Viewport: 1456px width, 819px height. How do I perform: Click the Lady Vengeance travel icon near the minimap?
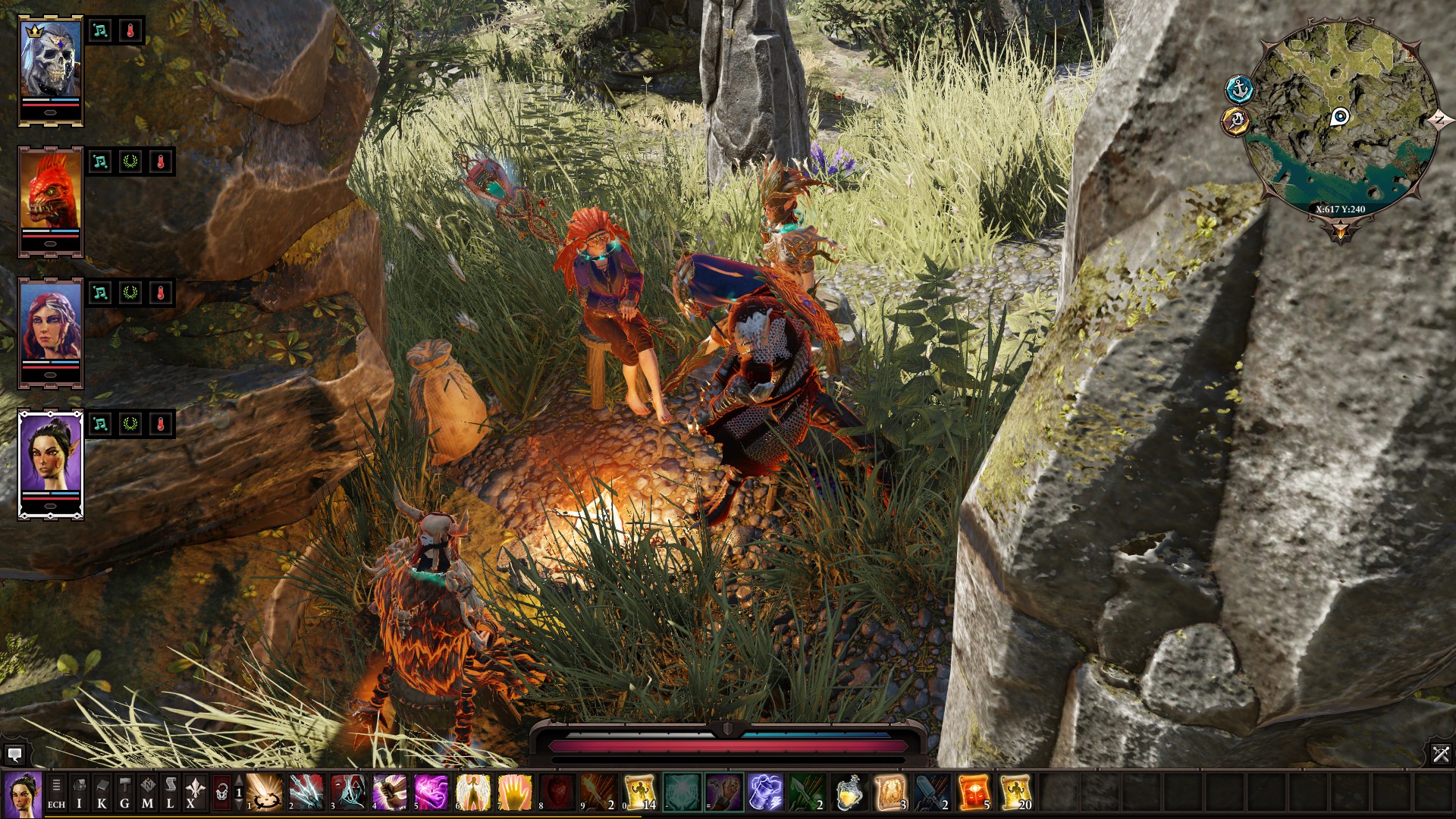tap(1235, 121)
